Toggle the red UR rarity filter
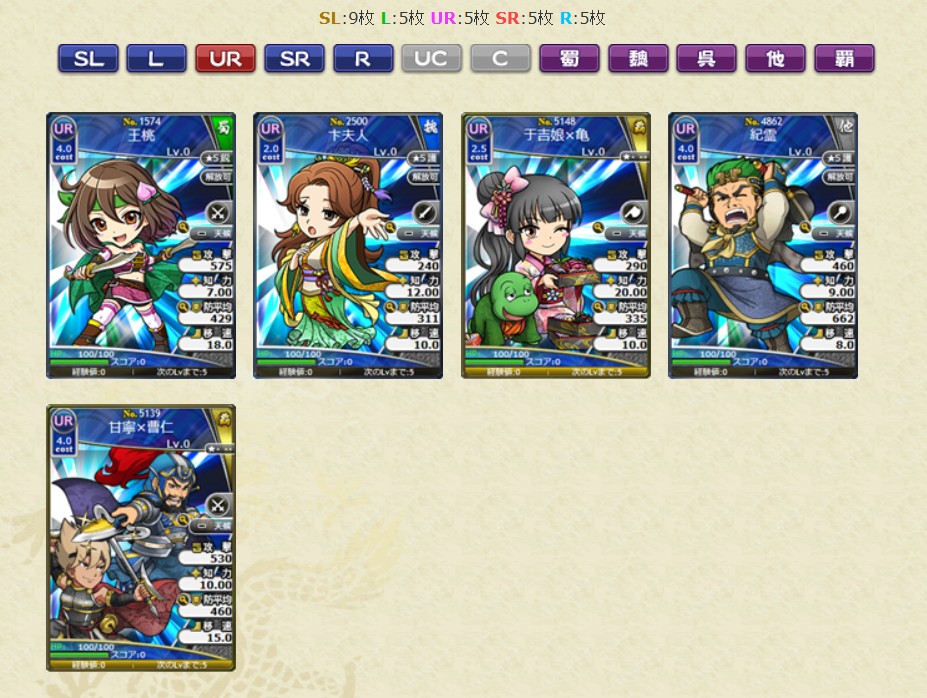This screenshot has height=698, width=927. pyautogui.click(x=225, y=59)
